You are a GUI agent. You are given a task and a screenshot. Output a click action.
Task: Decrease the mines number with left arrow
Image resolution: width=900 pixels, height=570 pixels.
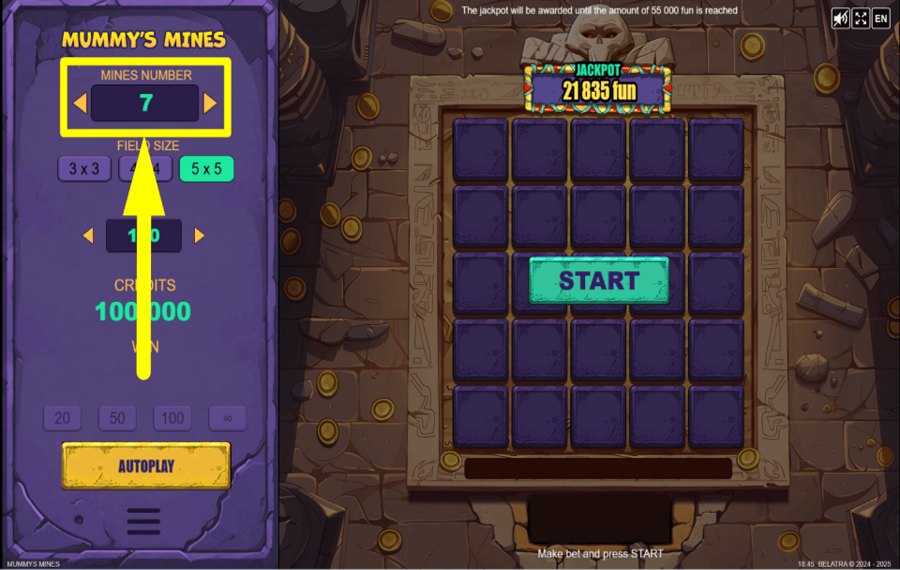click(80, 103)
